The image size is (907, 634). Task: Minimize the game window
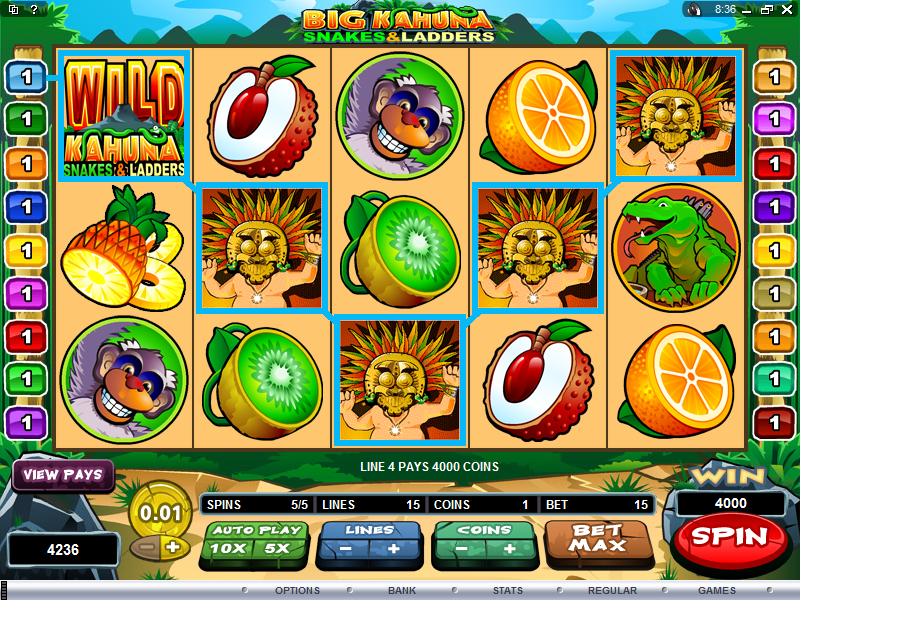[748, 9]
